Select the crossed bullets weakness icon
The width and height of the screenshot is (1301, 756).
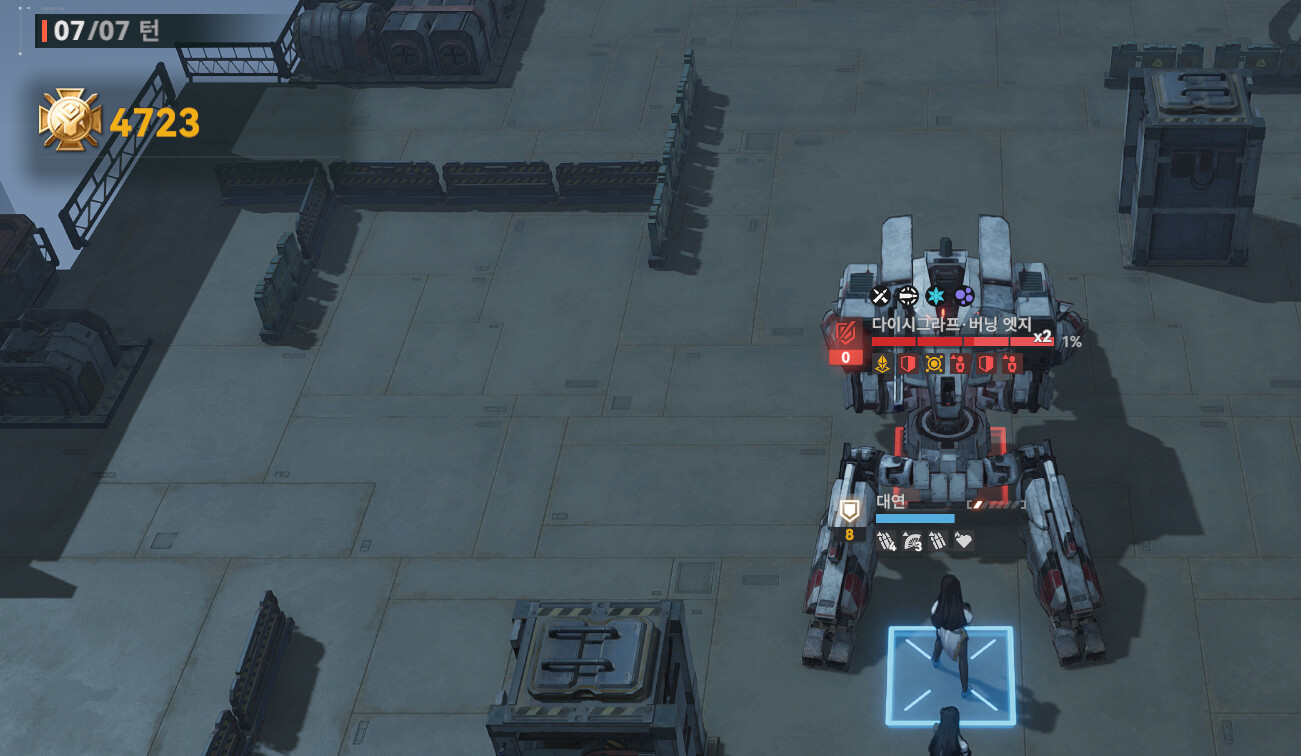tap(880, 295)
